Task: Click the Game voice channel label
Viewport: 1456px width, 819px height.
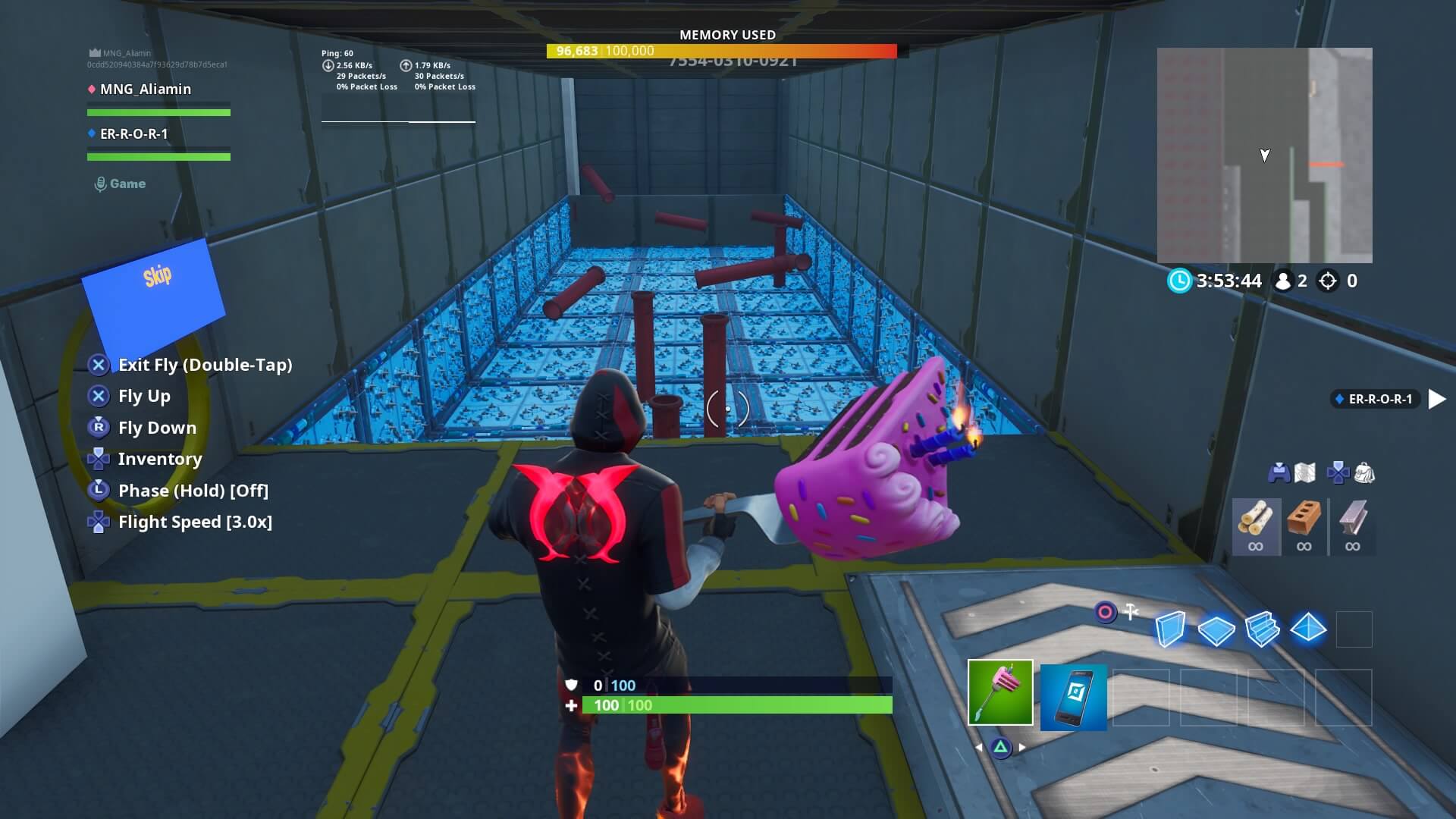Action: 118,183
